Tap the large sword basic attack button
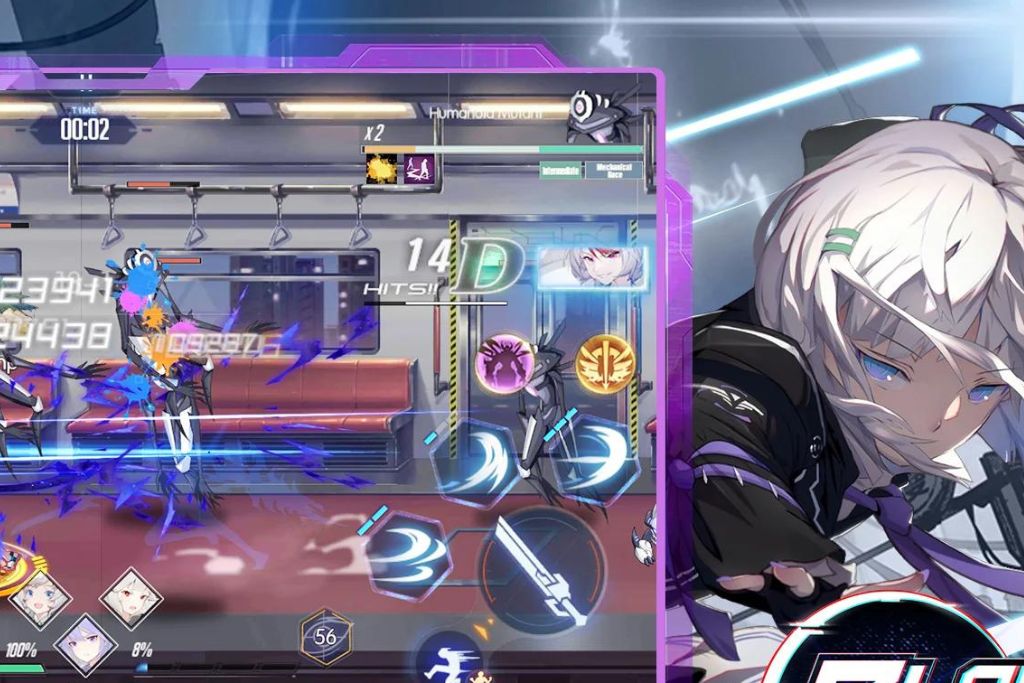This screenshot has height=683, width=1024. coord(541,569)
